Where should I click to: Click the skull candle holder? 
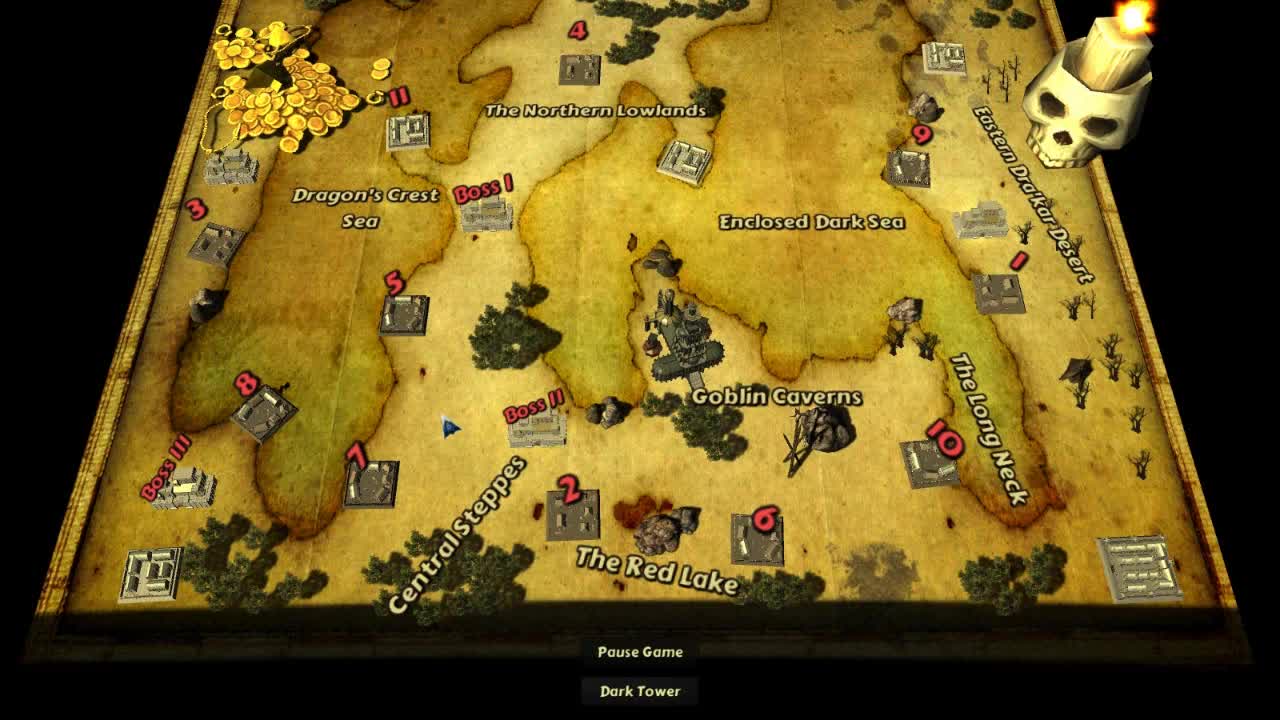(1090, 110)
